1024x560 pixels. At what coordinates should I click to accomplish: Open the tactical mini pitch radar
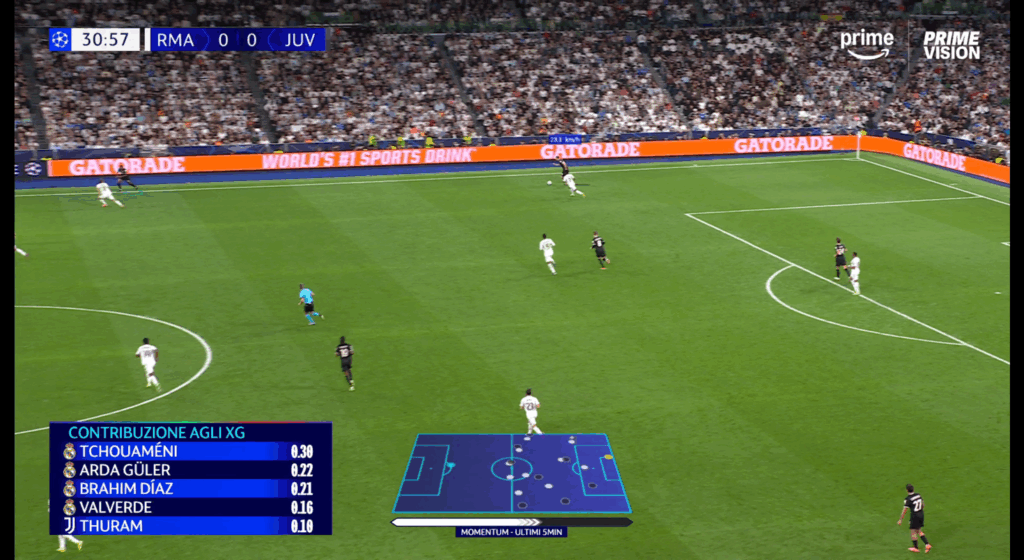511,473
